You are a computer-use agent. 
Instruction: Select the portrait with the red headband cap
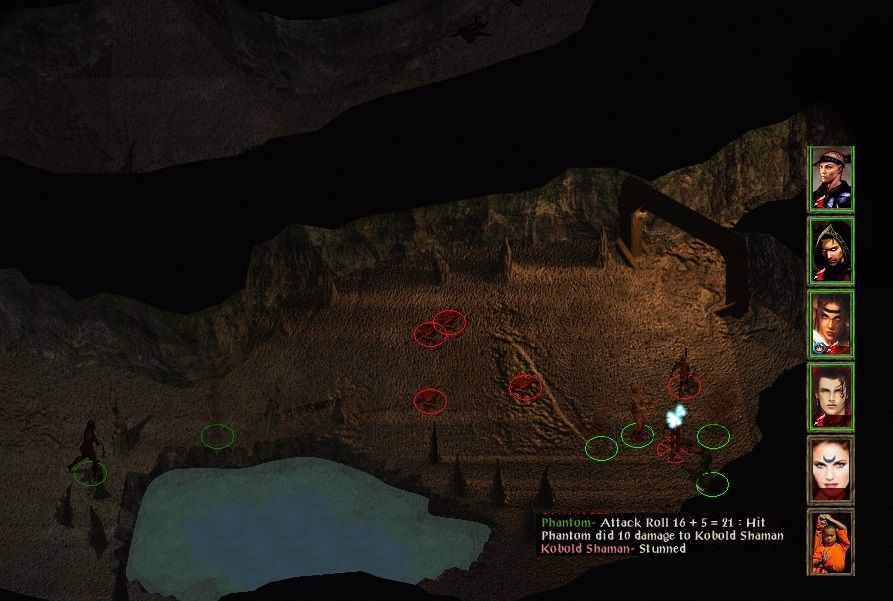pyautogui.click(x=830, y=179)
